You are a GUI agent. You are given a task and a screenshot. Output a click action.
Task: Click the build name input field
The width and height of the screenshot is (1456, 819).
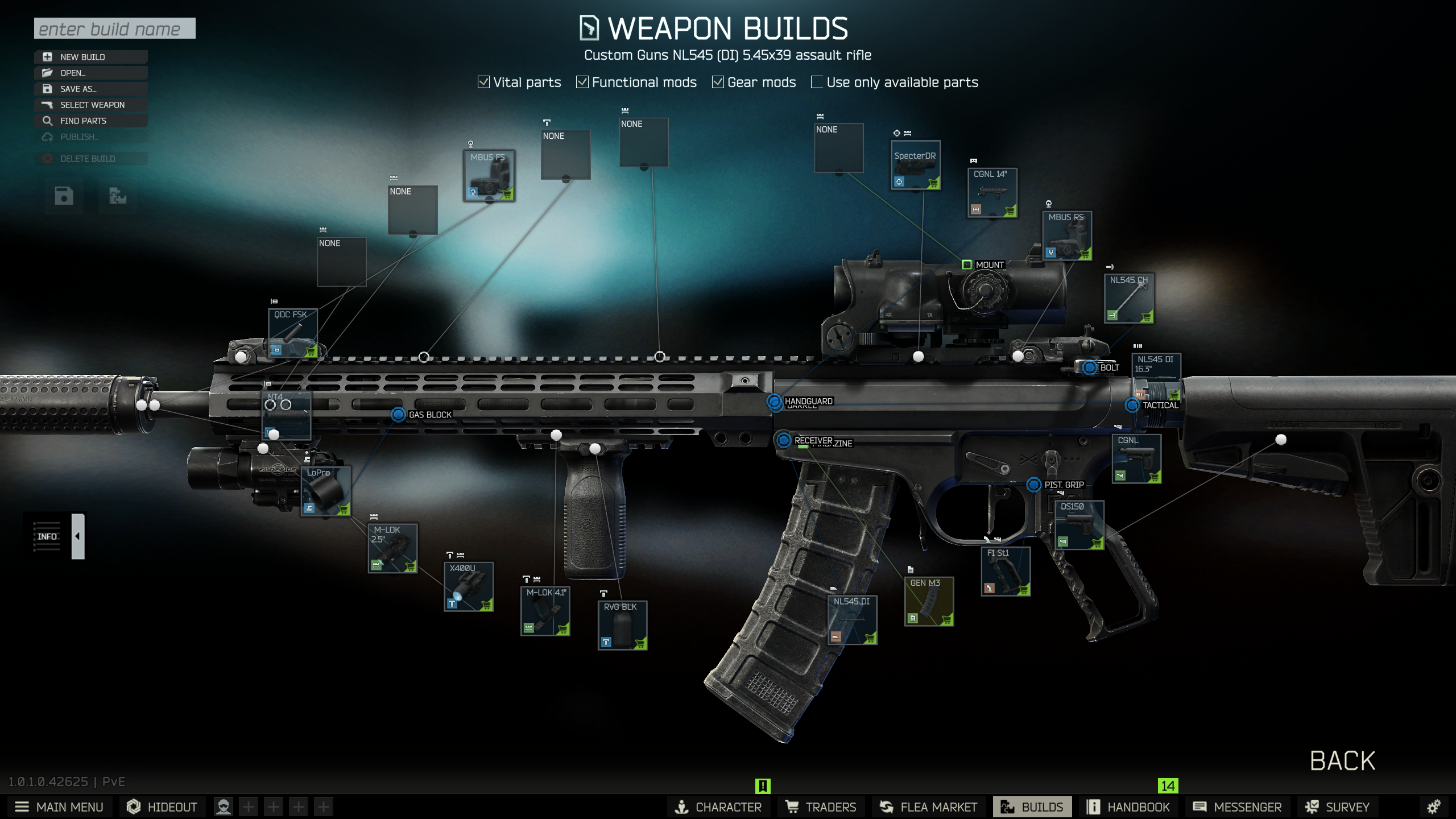pyautogui.click(x=114, y=28)
